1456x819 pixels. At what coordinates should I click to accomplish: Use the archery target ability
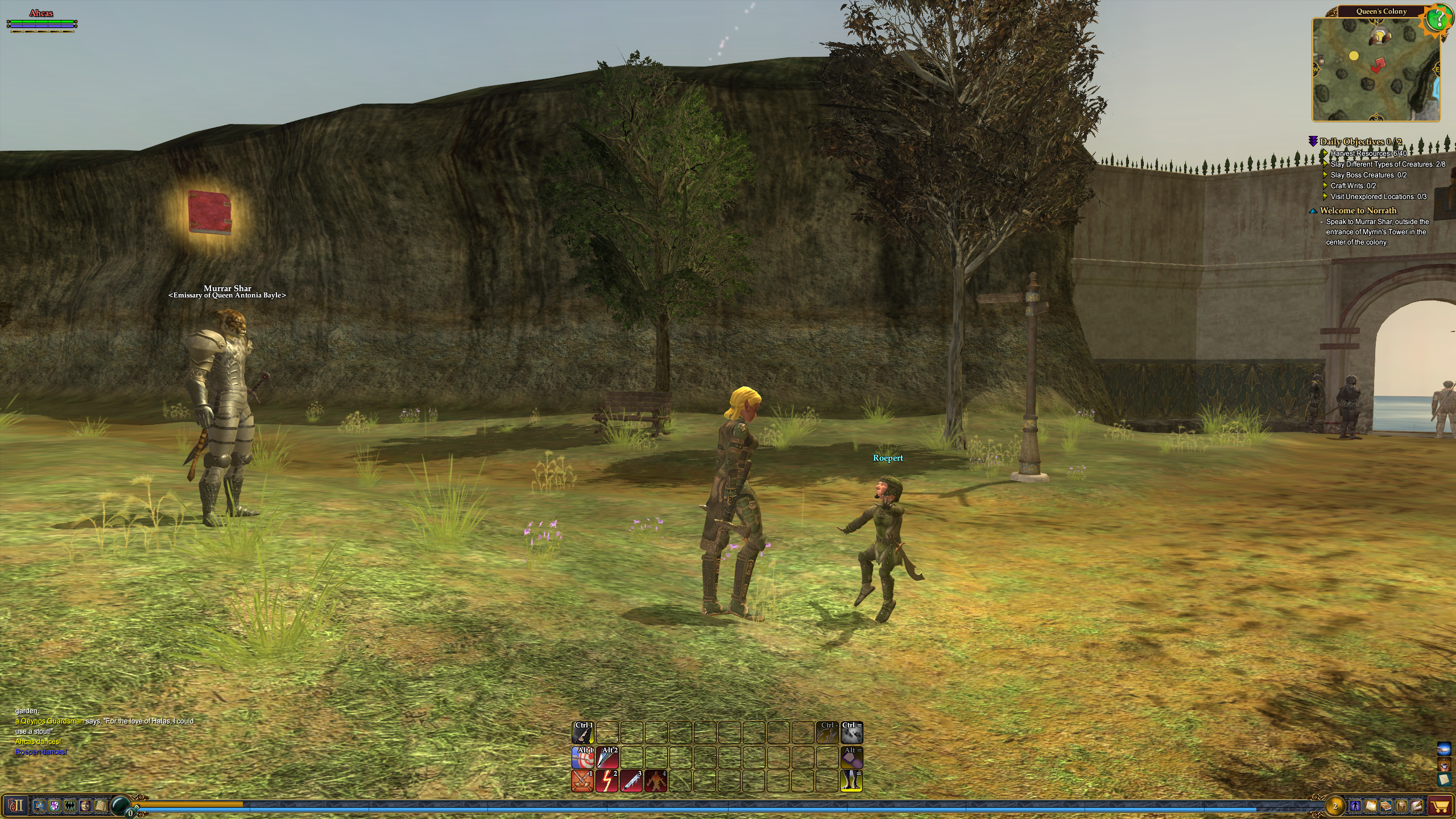[582, 758]
